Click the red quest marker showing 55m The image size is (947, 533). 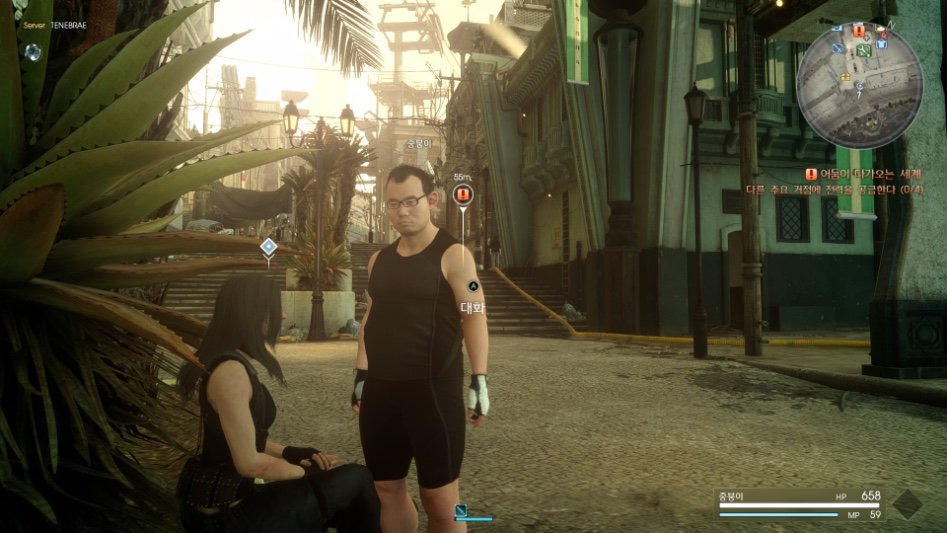point(462,195)
